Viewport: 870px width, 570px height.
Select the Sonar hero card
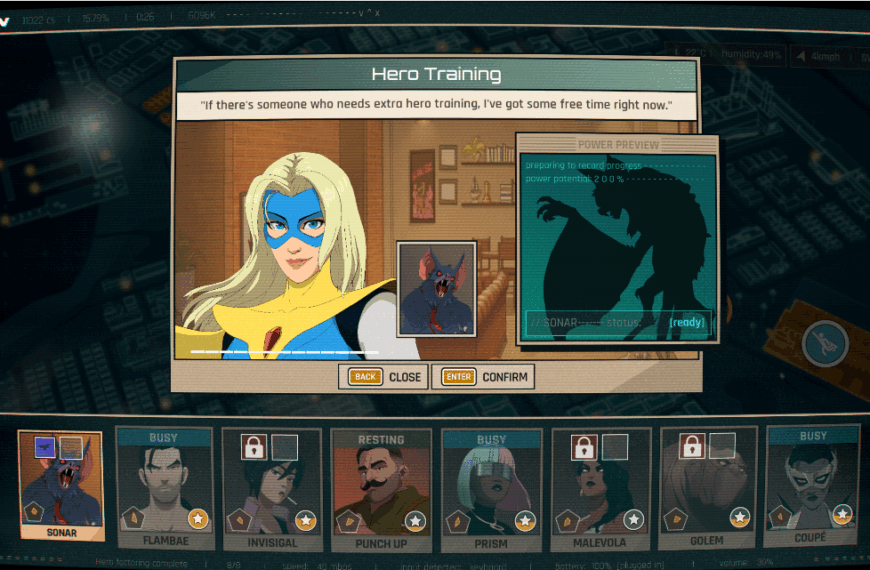[60, 485]
